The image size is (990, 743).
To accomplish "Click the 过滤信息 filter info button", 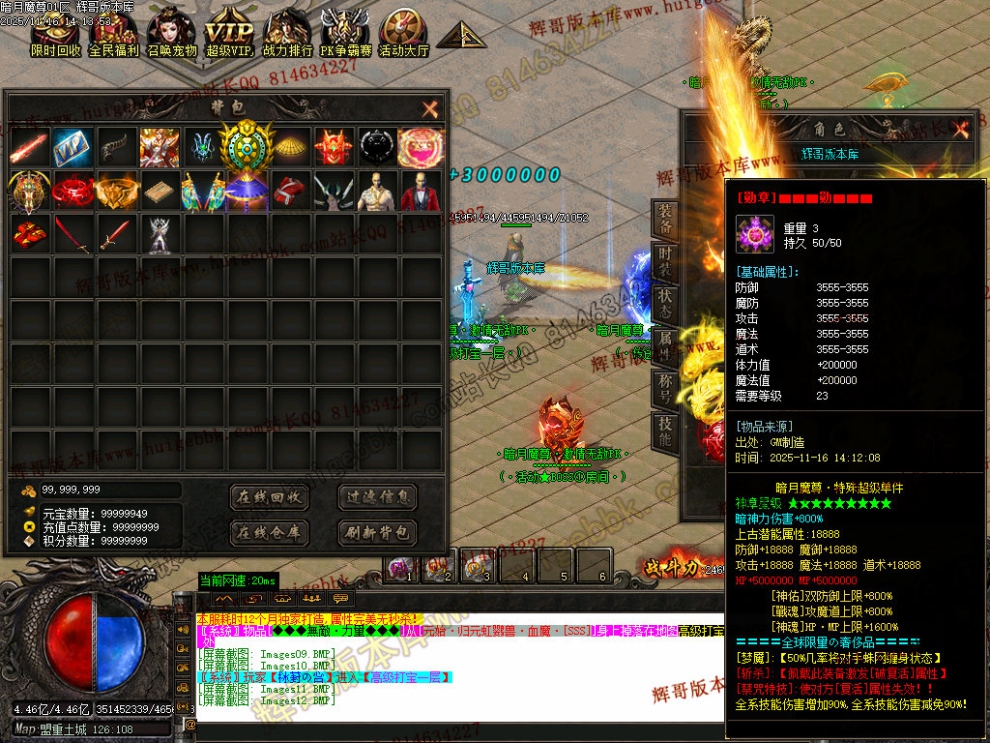I will tap(377, 497).
